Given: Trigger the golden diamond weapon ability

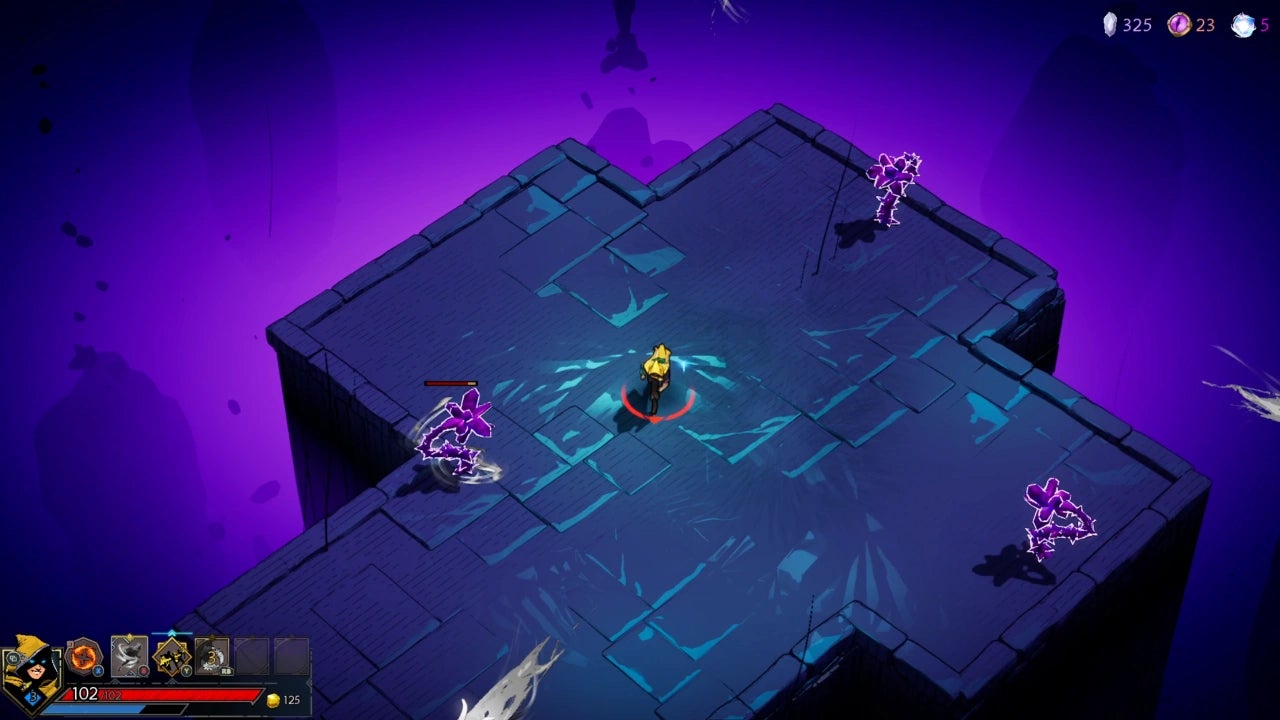Looking at the screenshot, I should tap(172, 656).
